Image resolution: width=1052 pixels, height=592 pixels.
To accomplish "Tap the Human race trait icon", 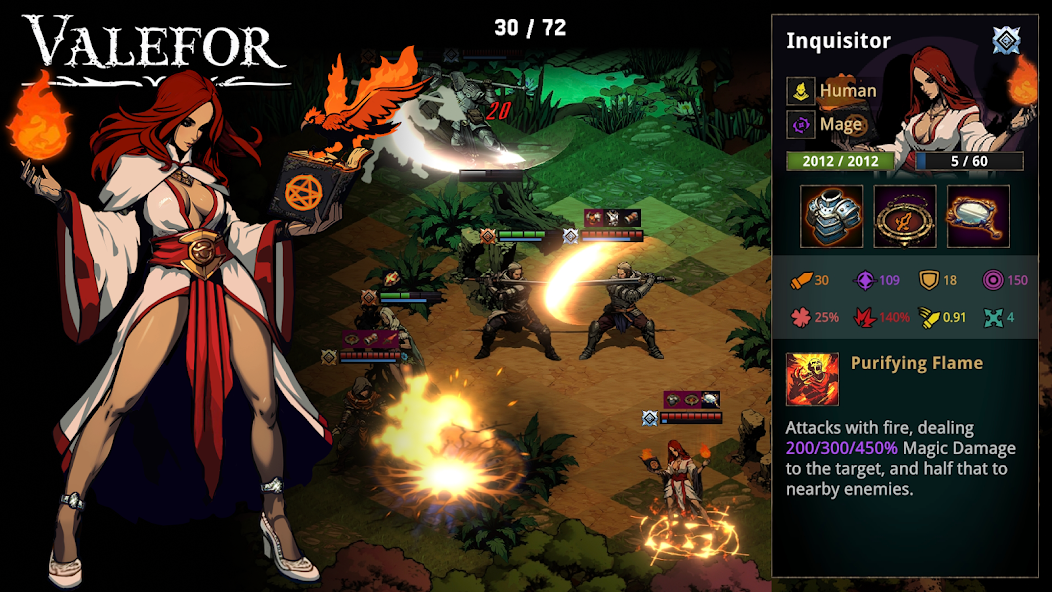I will click(x=800, y=91).
